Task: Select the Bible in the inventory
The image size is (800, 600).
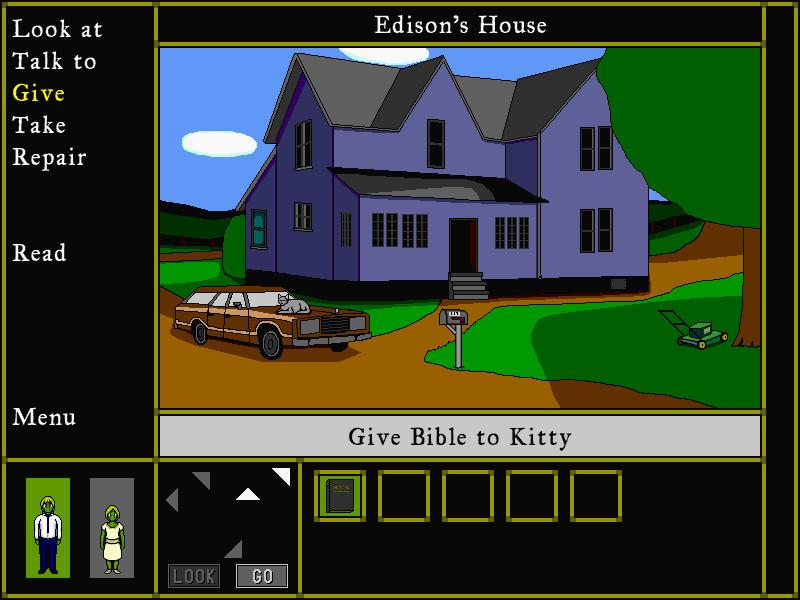Action: [340, 496]
